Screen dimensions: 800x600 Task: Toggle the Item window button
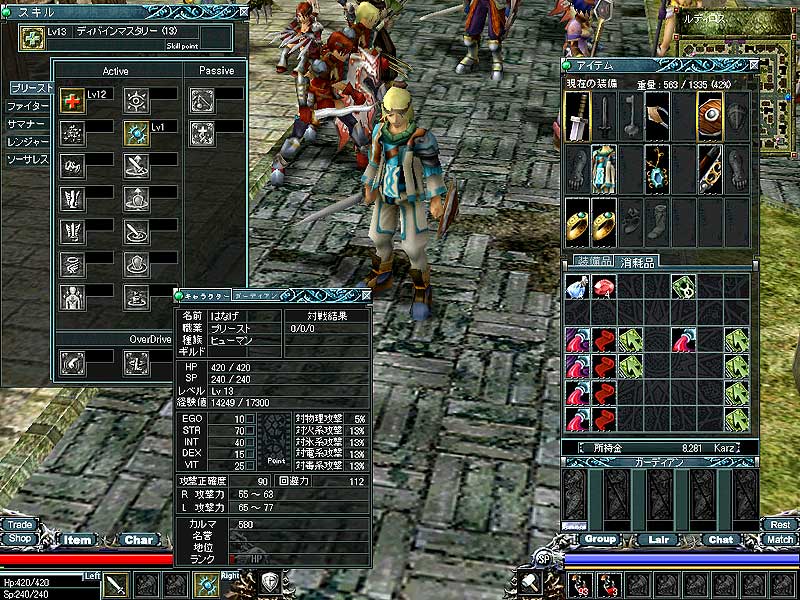tap(78, 540)
